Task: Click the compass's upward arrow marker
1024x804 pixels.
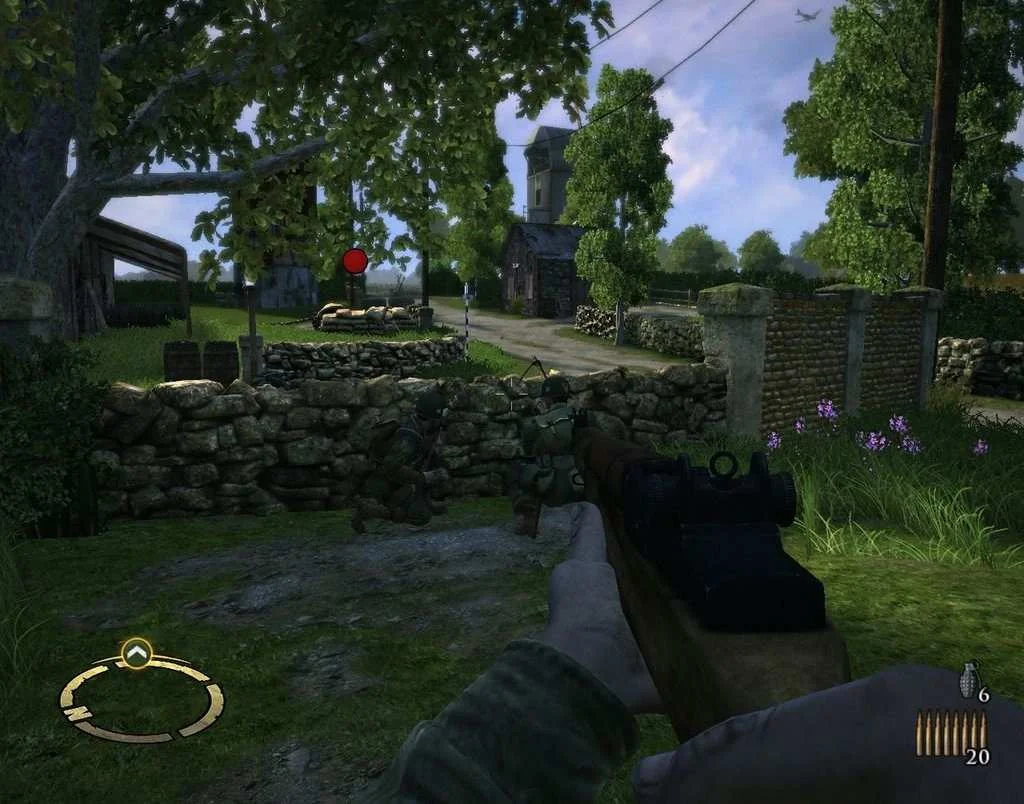Action: point(136,654)
